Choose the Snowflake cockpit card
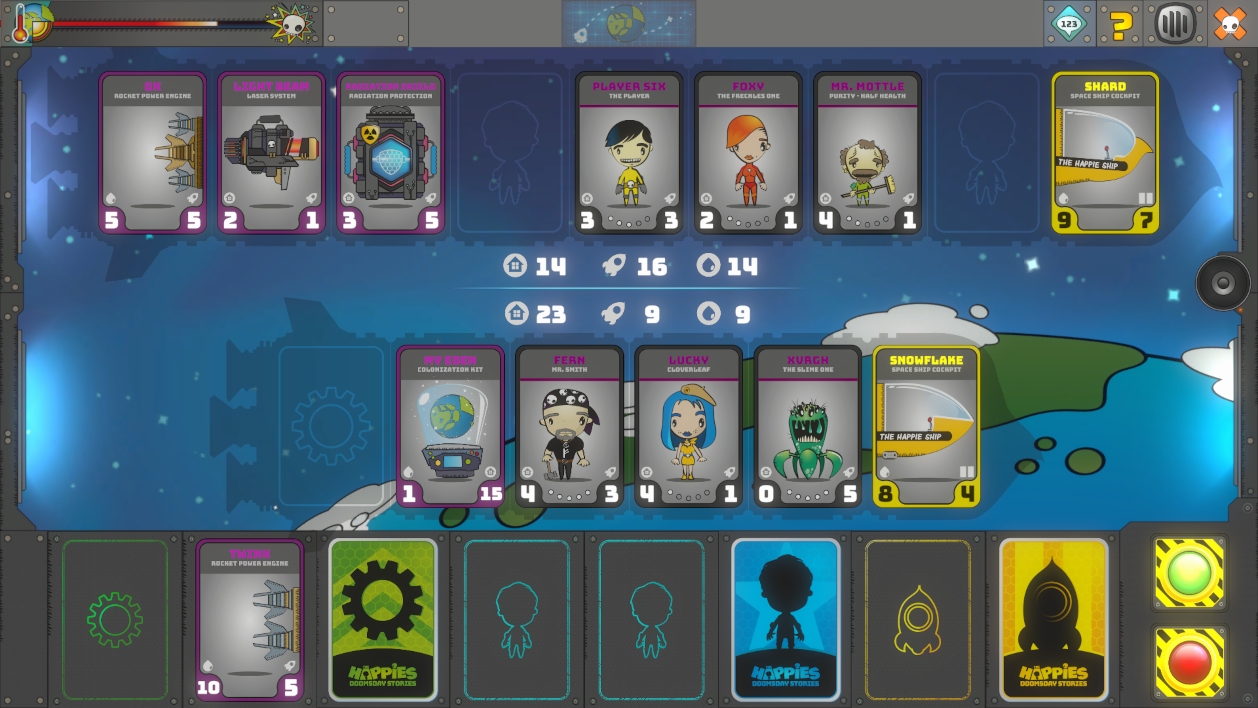 926,426
